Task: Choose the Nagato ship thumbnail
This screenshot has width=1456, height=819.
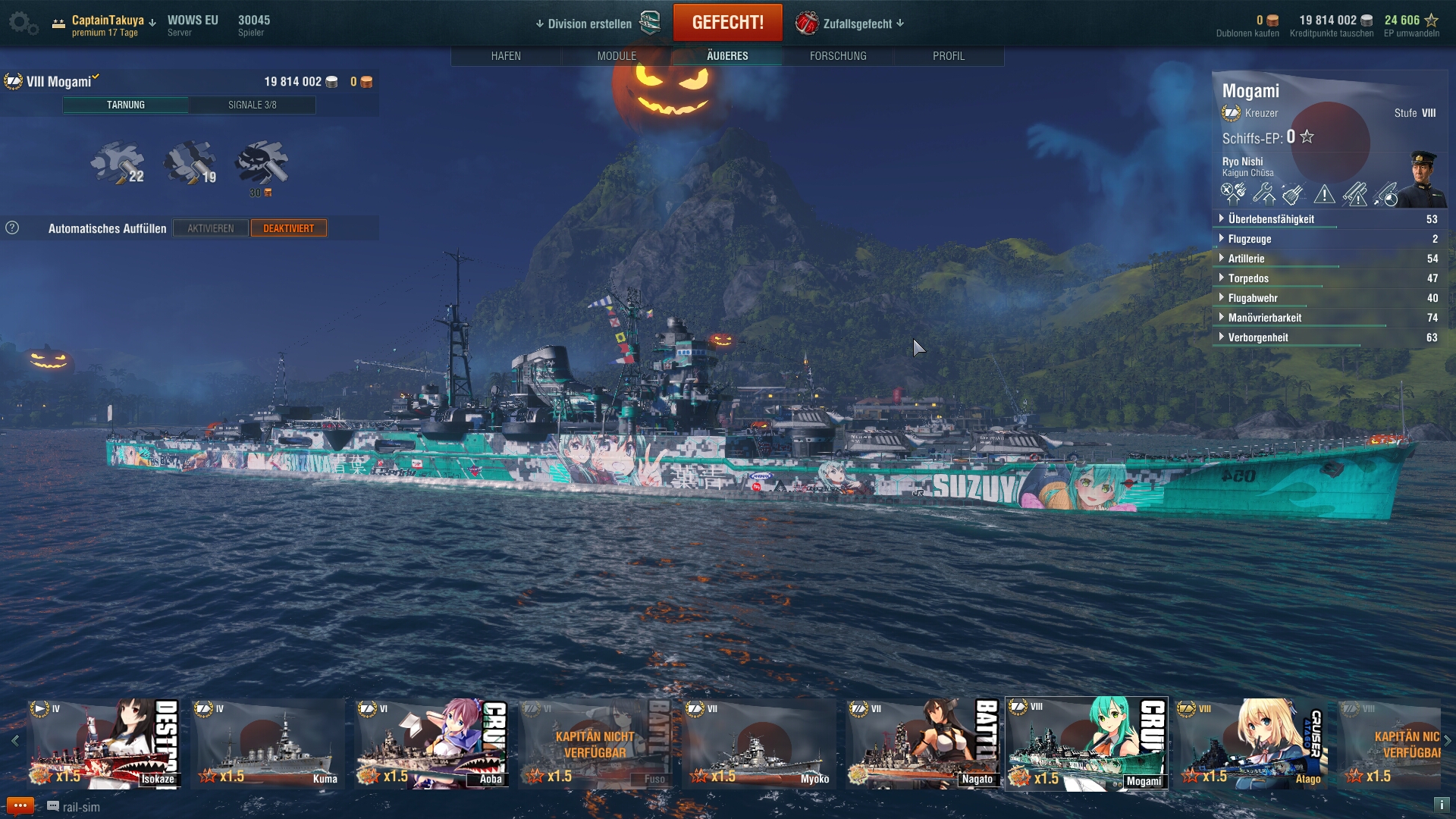Action: tap(923, 743)
